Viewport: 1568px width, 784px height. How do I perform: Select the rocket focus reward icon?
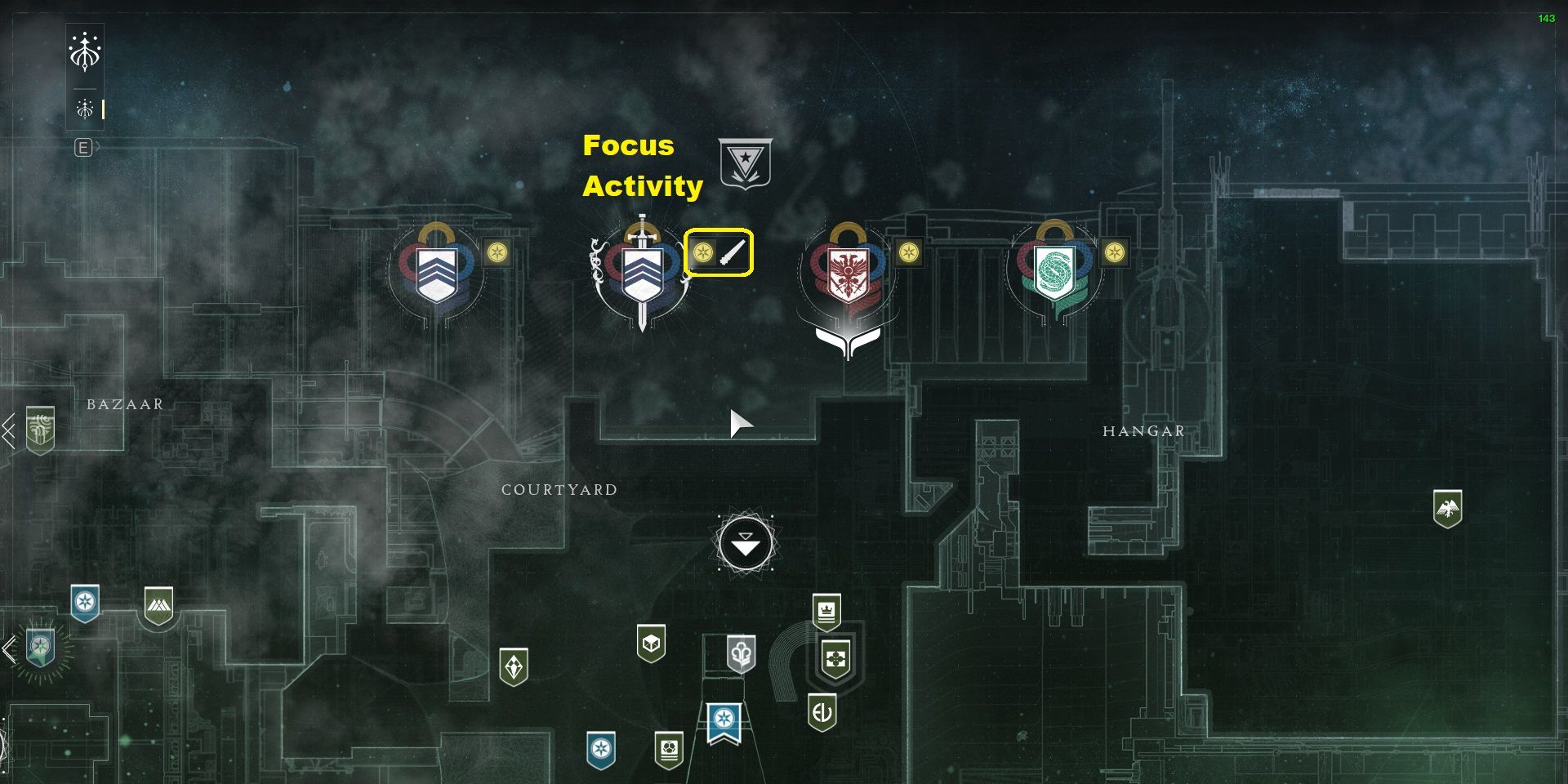click(x=732, y=252)
